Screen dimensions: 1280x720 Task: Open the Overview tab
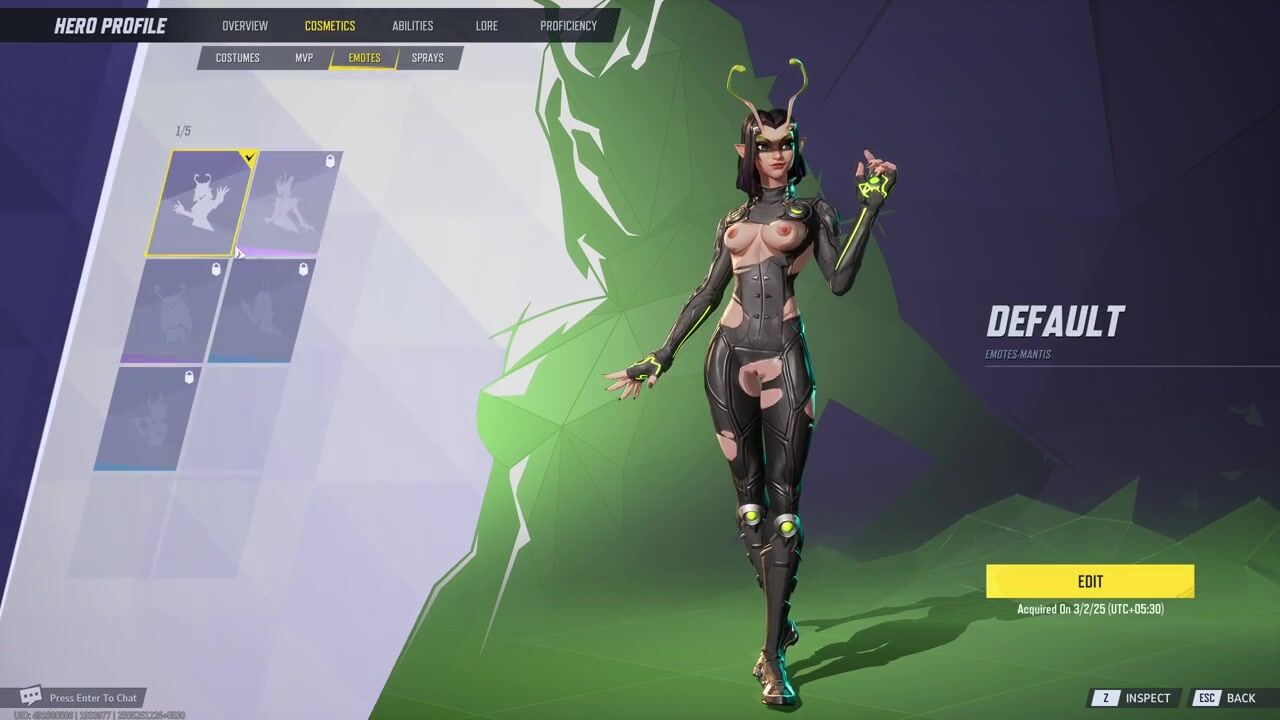245,26
